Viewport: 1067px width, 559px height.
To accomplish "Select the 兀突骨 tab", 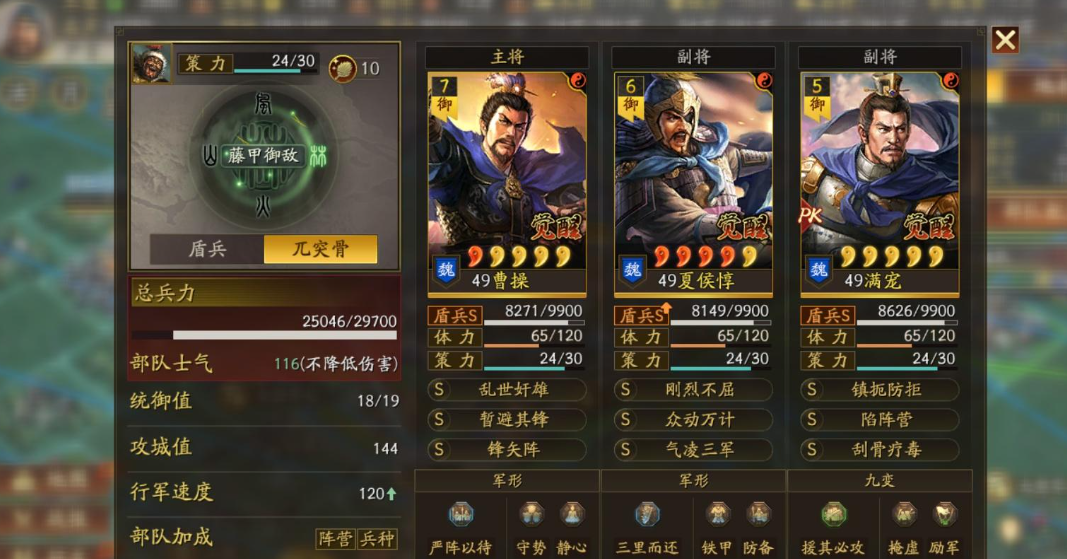I will point(320,249).
